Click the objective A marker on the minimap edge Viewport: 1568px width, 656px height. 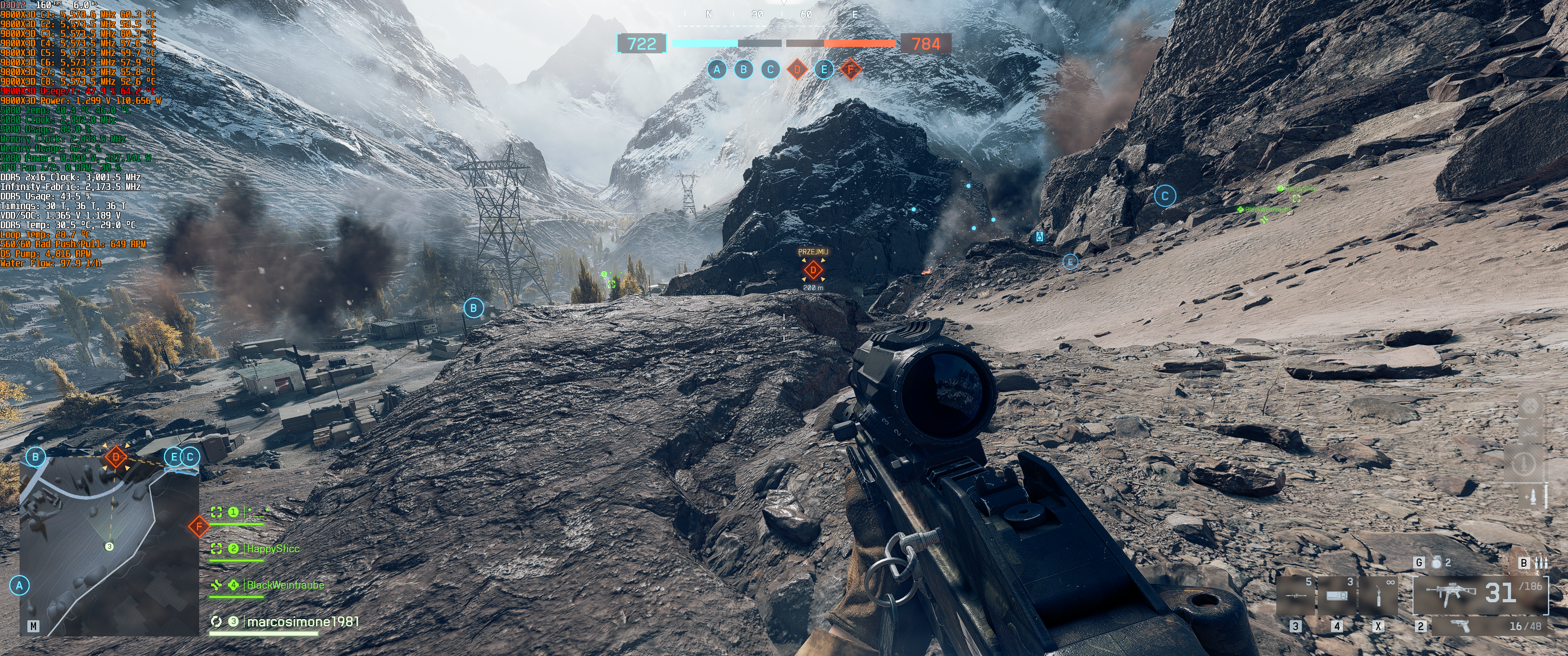20,585
